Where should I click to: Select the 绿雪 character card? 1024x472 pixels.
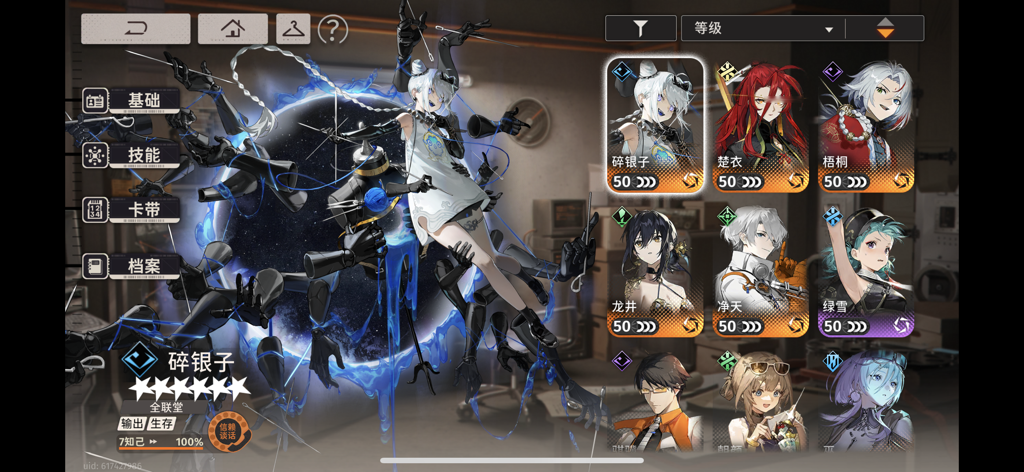click(x=866, y=270)
